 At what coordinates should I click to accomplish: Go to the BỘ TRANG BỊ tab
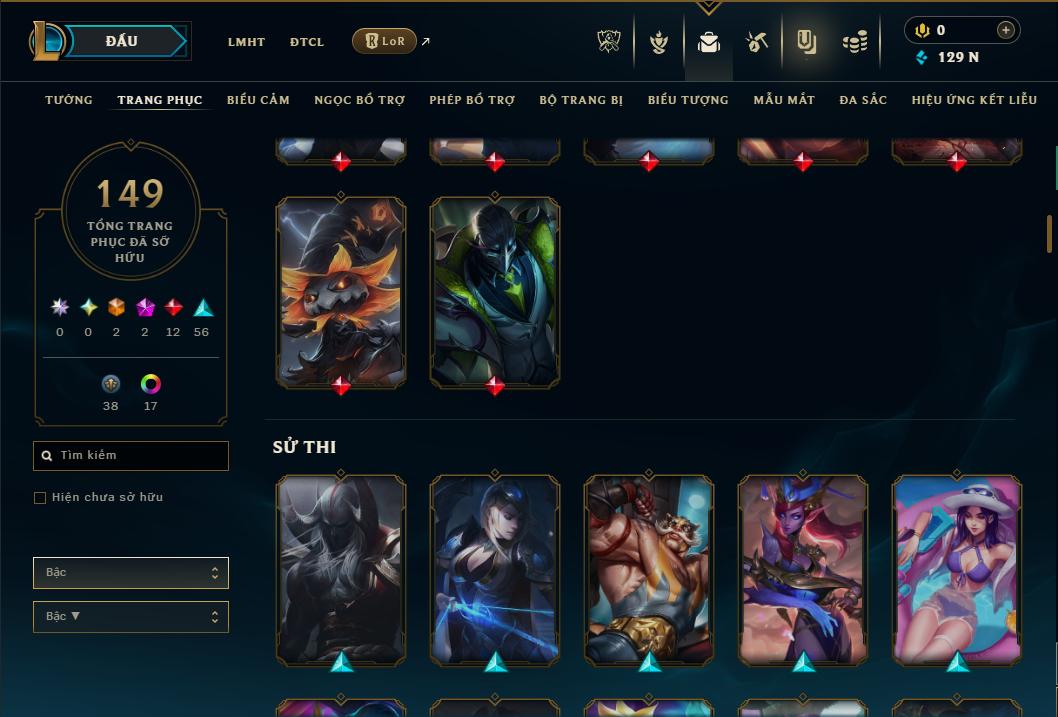tap(581, 100)
